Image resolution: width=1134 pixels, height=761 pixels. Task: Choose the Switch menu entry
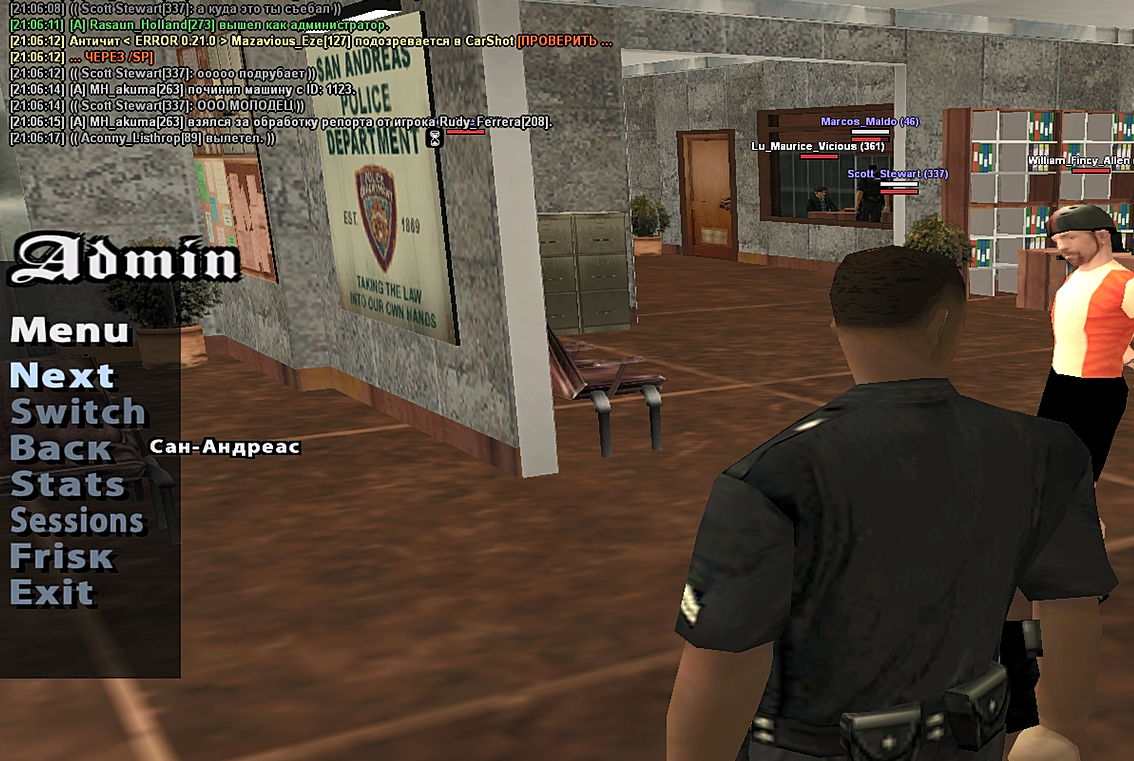click(78, 413)
